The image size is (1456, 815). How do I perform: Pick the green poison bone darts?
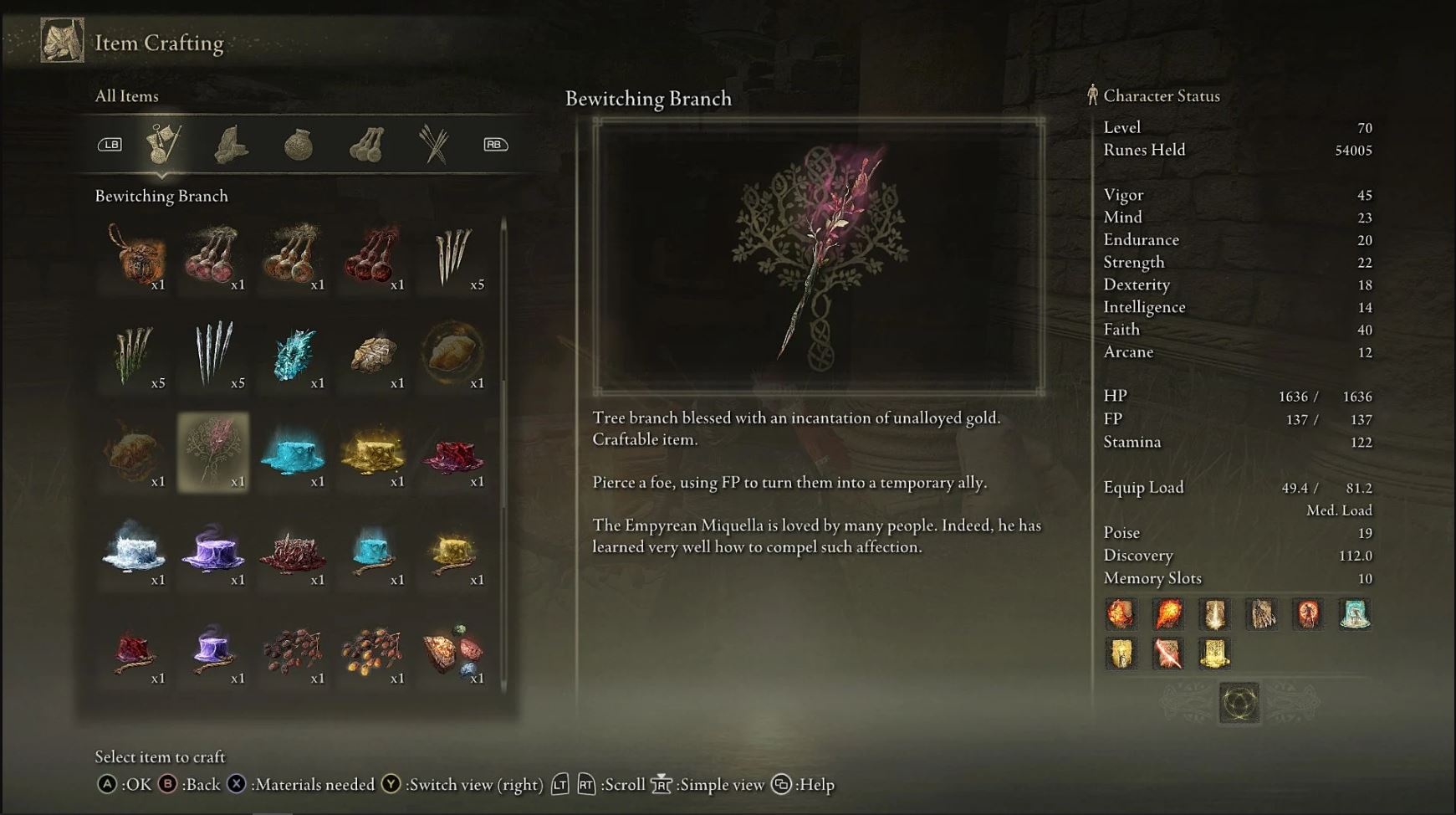pyautogui.click(x=134, y=353)
